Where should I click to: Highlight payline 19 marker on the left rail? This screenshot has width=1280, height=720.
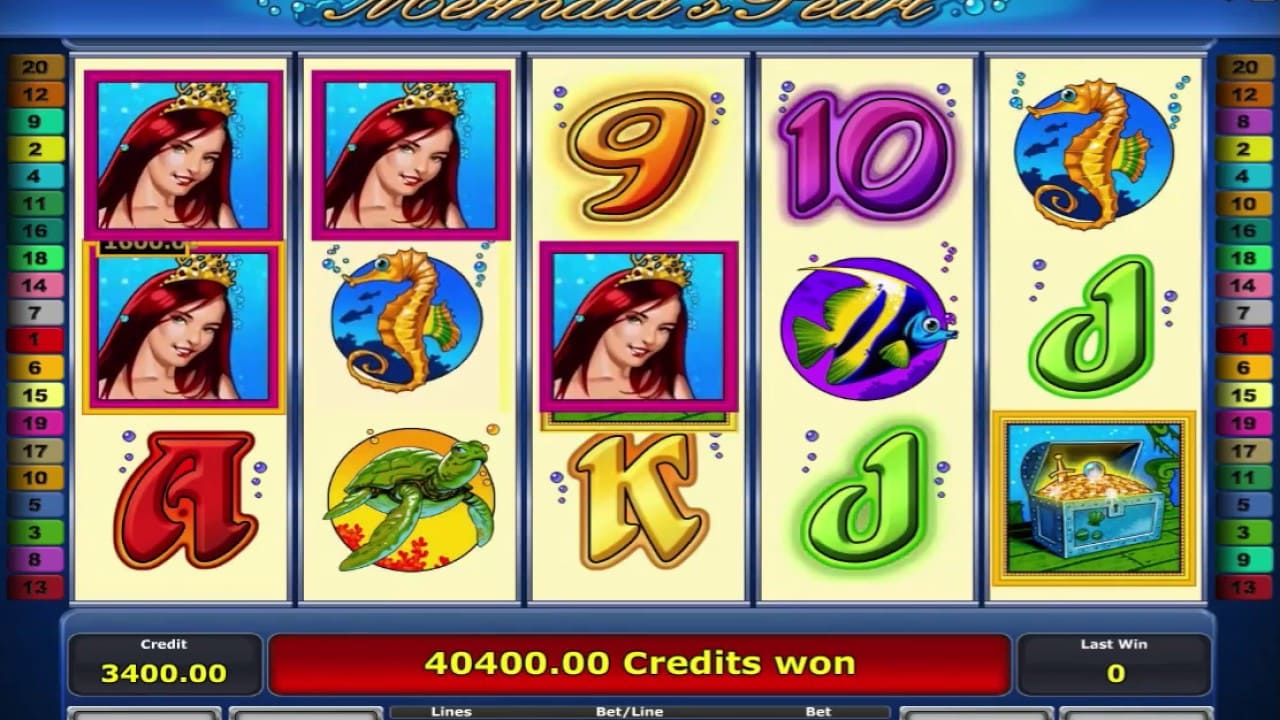point(37,422)
